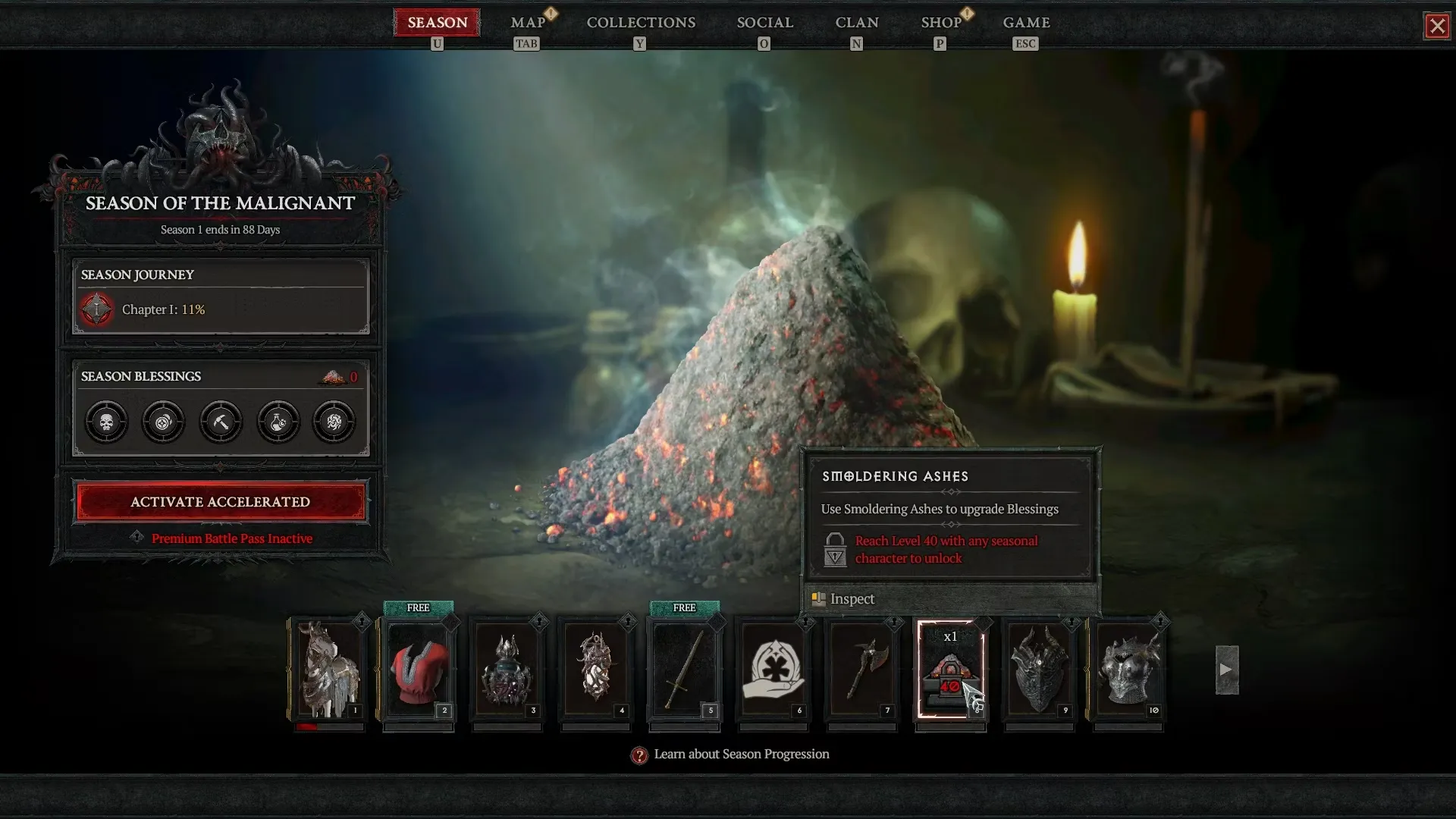1456x819 pixels.
Task: Switch to the Game menu tab
Action: [1026, 23]
